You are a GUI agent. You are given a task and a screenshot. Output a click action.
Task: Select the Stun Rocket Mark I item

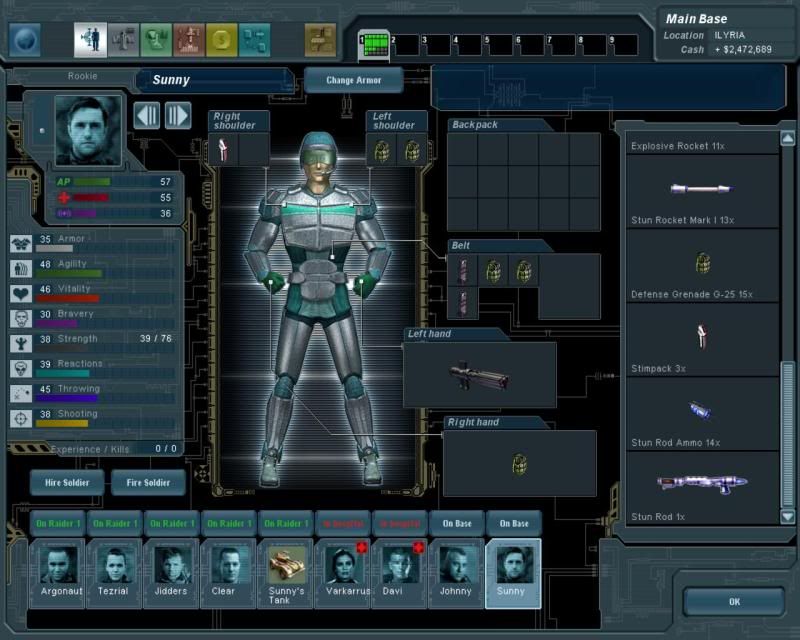702,190
